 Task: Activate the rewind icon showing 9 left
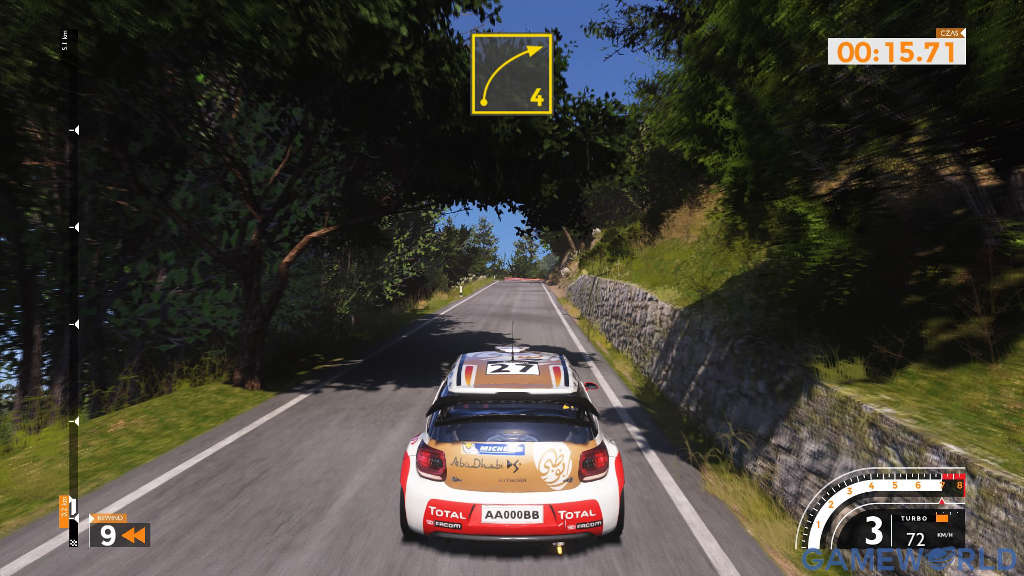[119, 535]
